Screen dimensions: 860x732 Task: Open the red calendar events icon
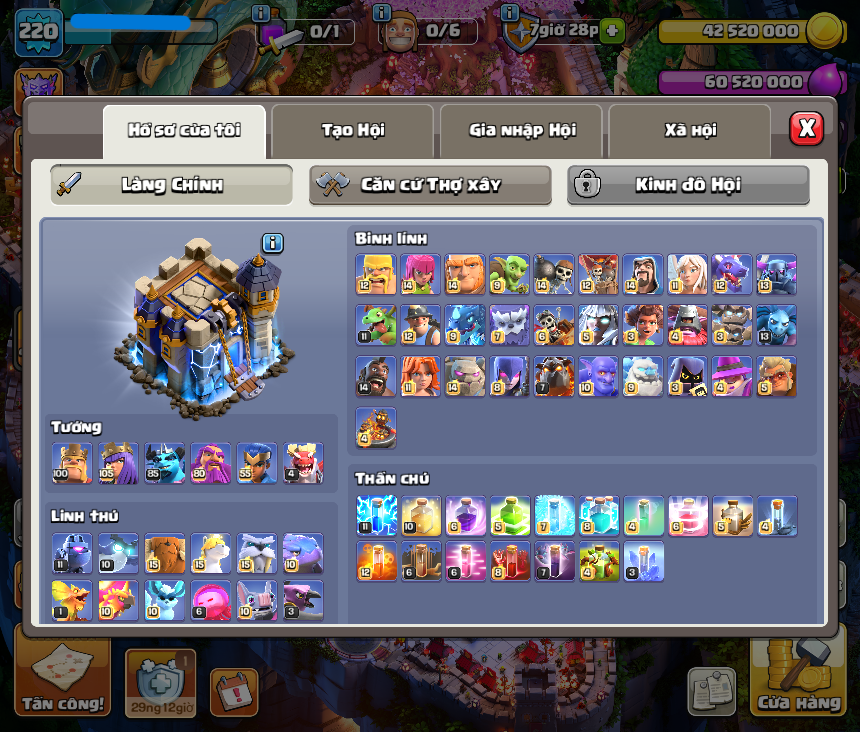pos(234,692)
